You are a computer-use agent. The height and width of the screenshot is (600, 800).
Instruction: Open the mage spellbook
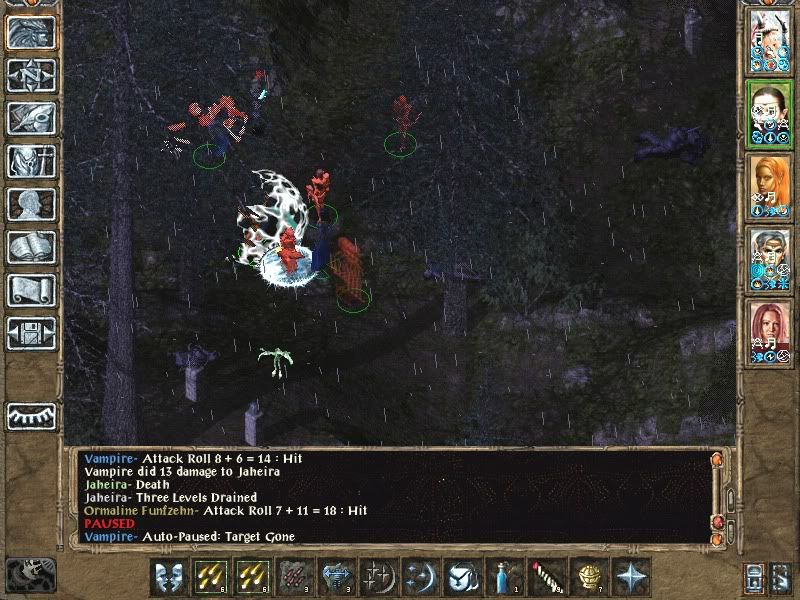pos(31,247)
